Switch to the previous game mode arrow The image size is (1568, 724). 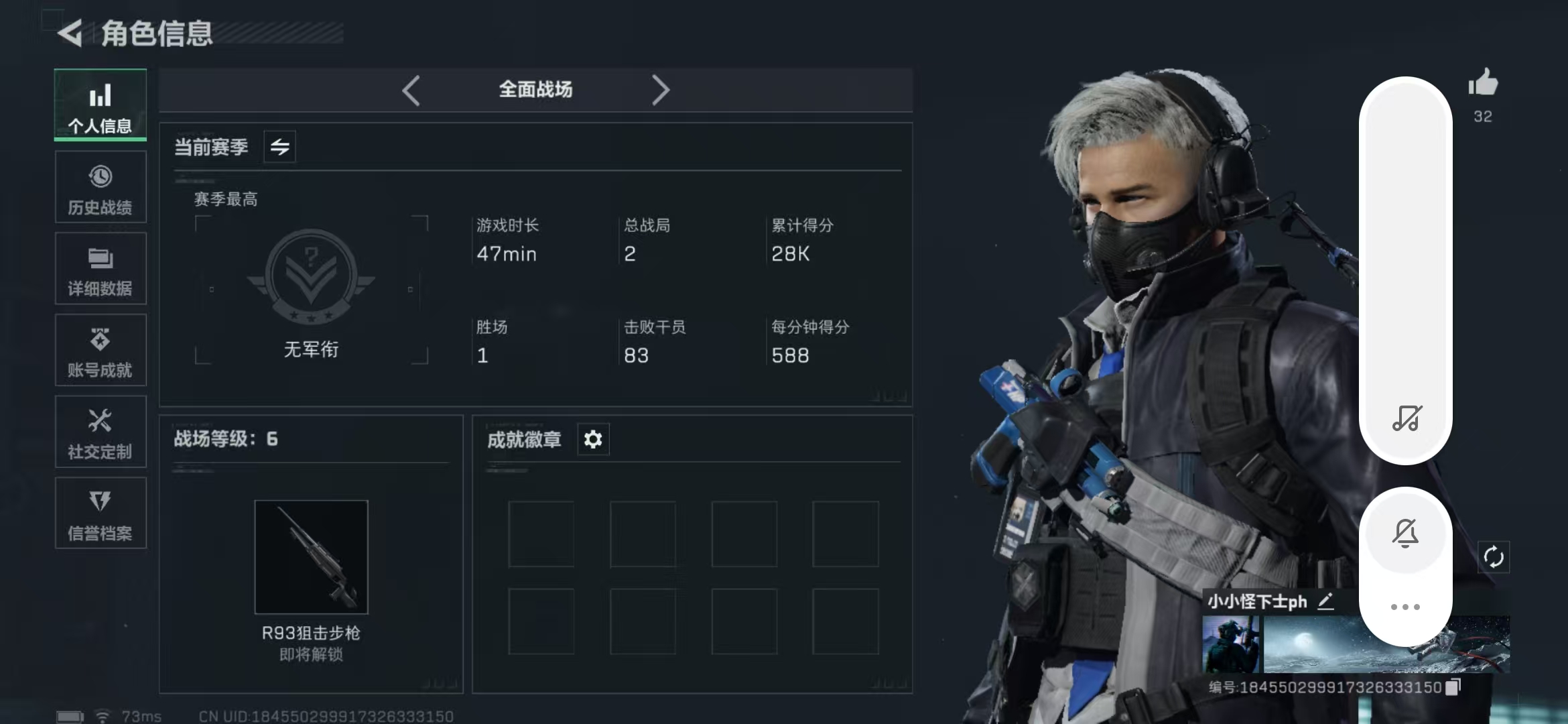click(x=411, y=90)
